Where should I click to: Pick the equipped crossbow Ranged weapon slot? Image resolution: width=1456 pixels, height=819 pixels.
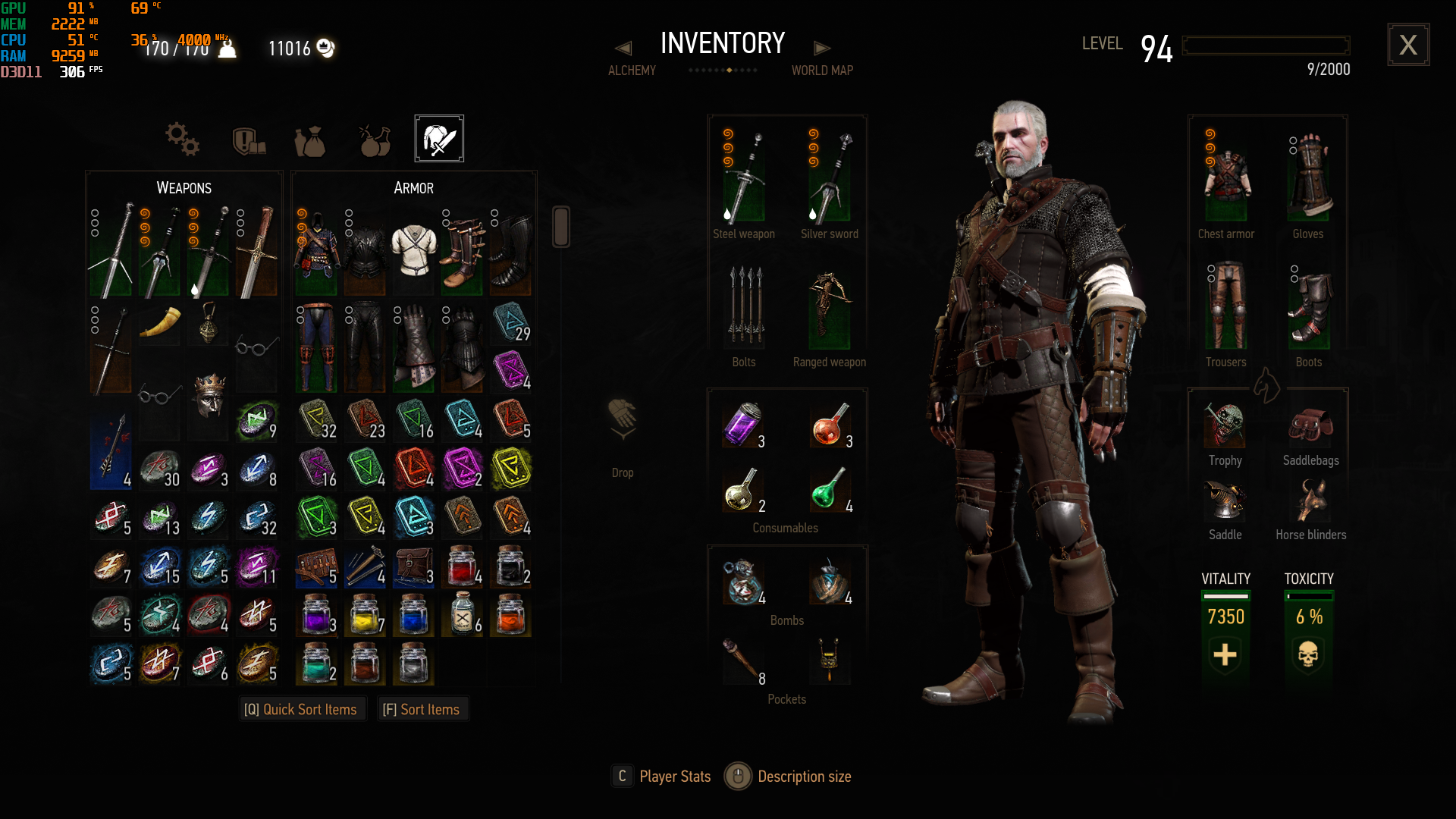coord(830,309)
